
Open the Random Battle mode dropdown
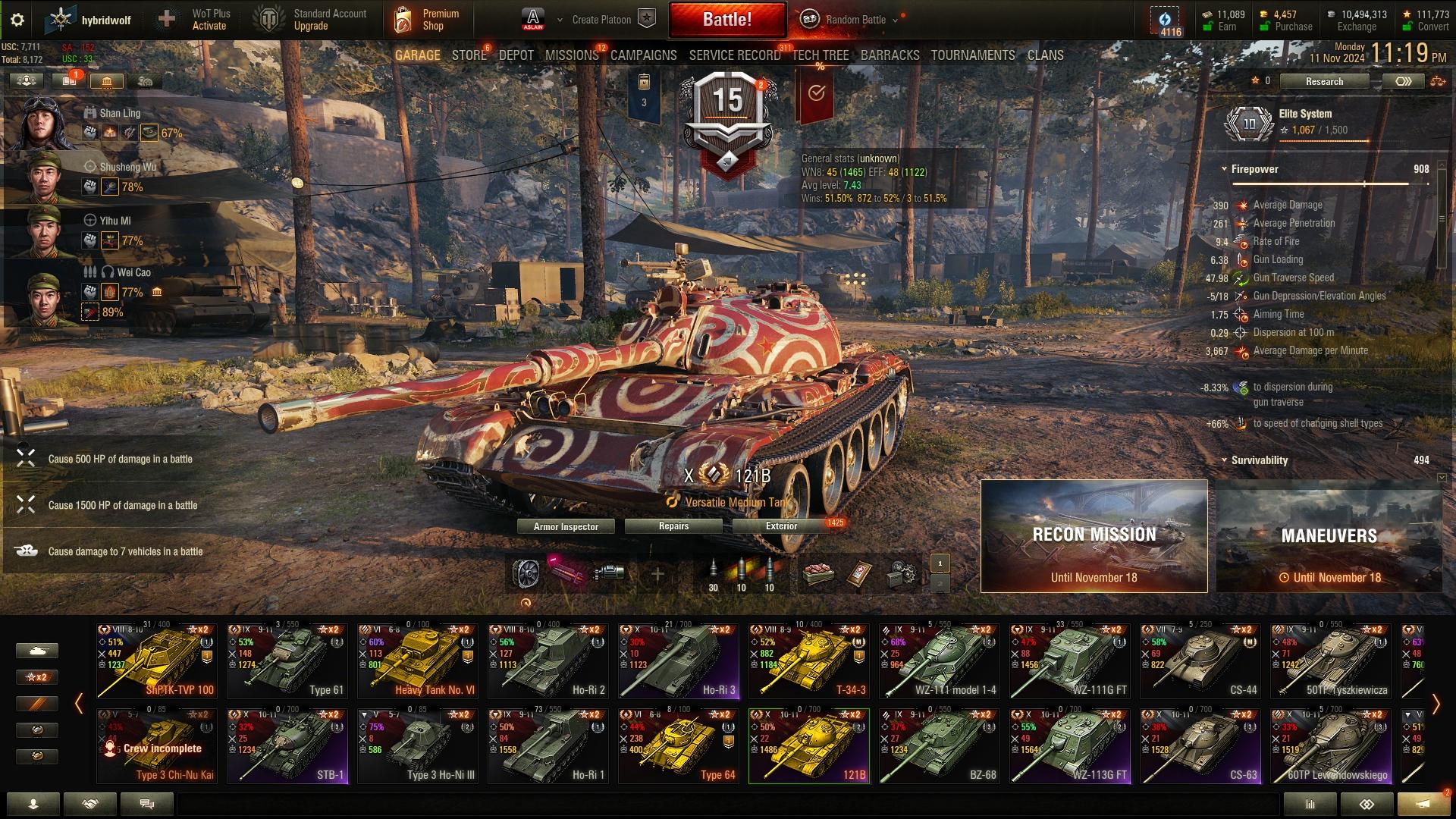pos(855,20)
